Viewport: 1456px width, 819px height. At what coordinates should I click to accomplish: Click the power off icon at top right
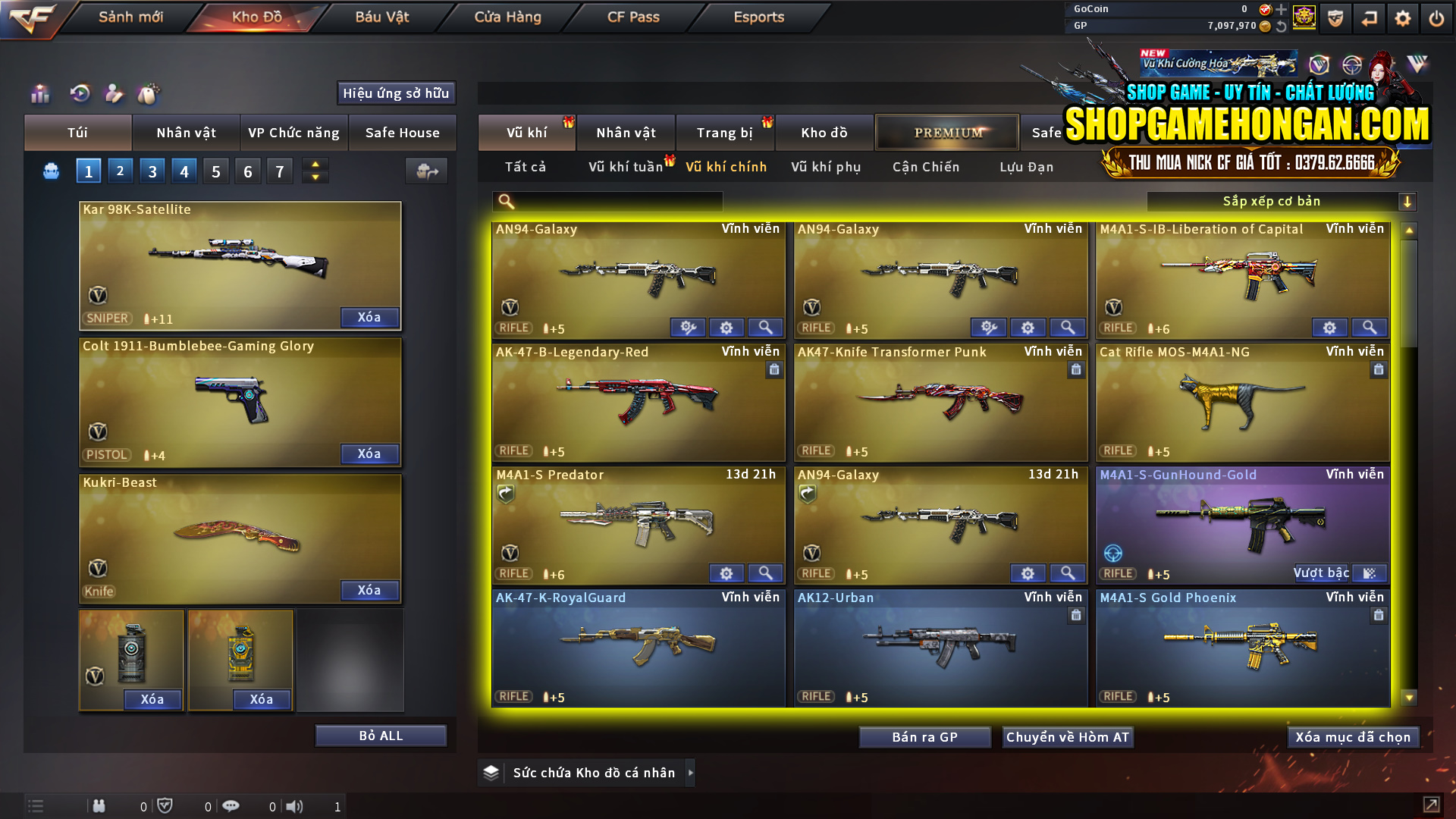(x=1436, y=17)
